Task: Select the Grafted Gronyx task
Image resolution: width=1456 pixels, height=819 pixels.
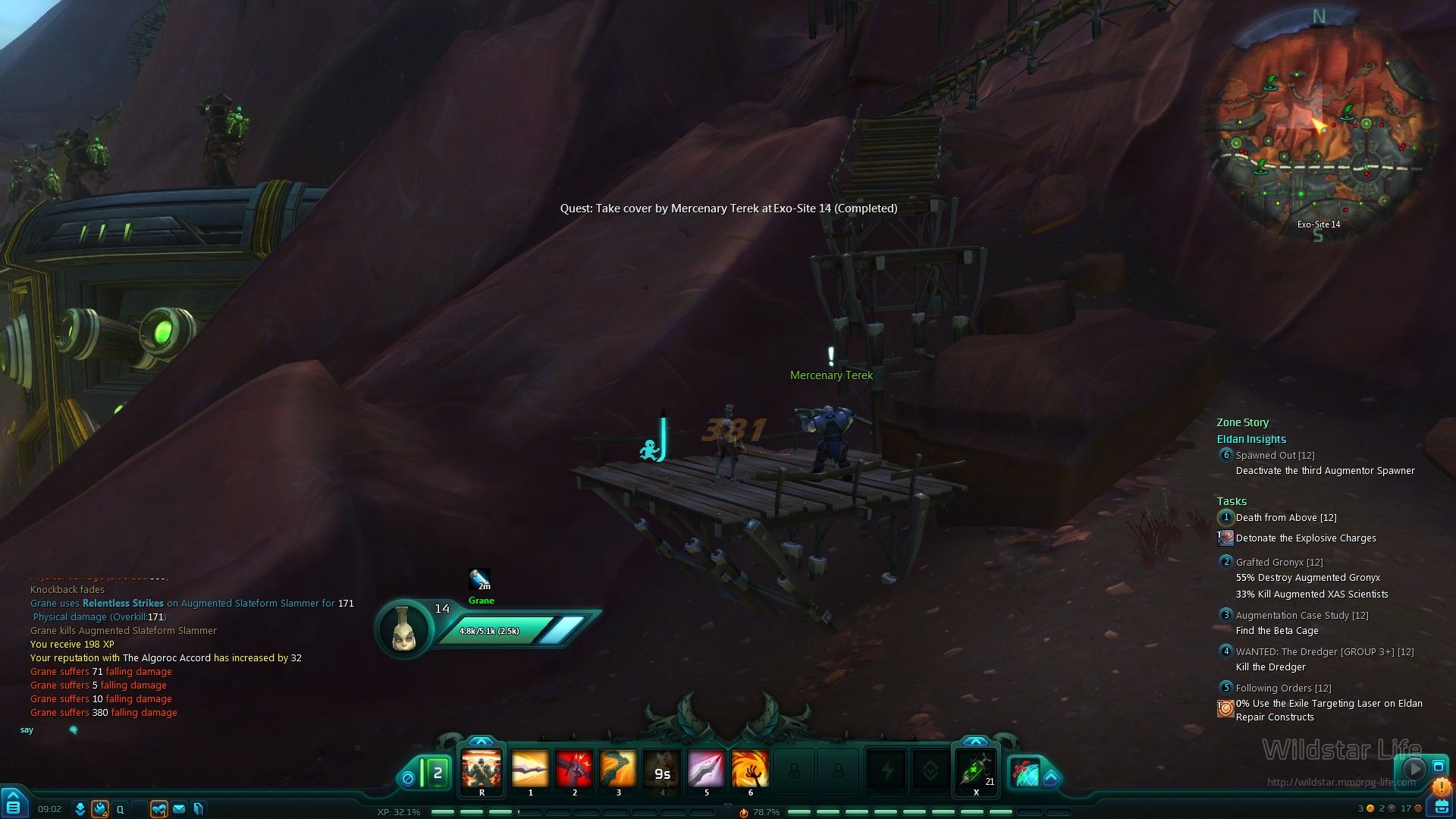Action: tap(1279, 563)
